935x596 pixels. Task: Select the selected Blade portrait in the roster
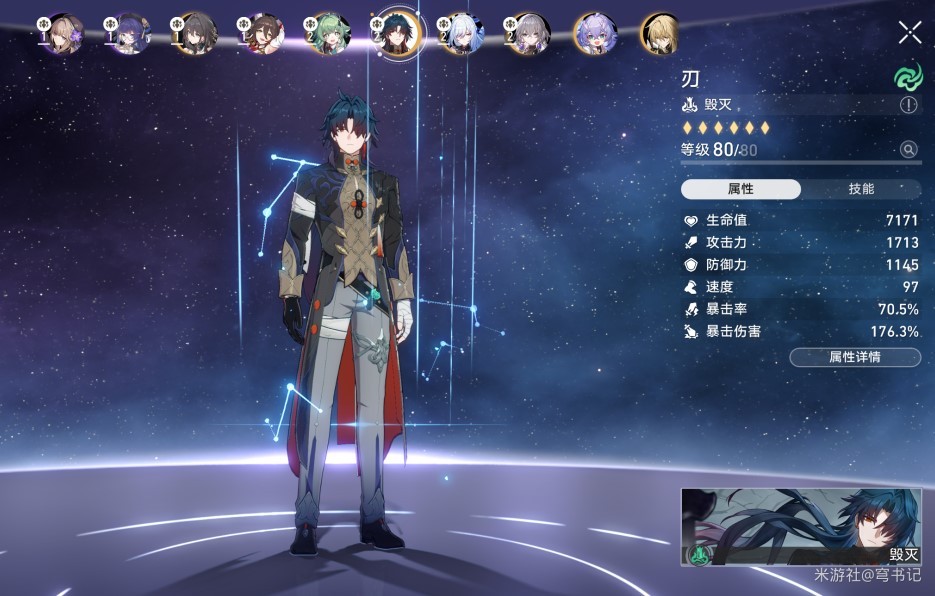(x=396, y=35)
